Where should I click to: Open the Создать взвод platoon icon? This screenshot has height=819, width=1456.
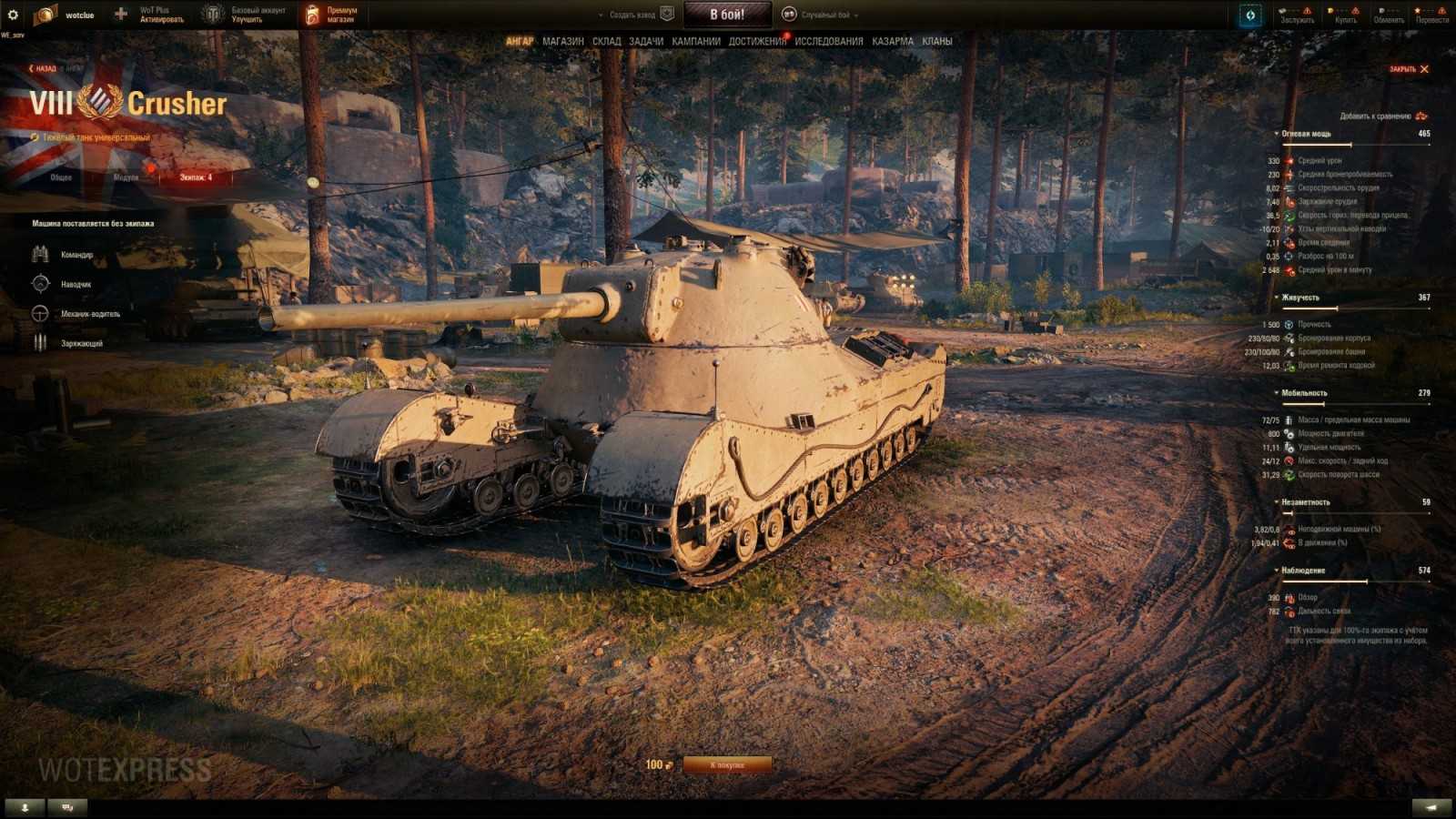tap(670, 14)
